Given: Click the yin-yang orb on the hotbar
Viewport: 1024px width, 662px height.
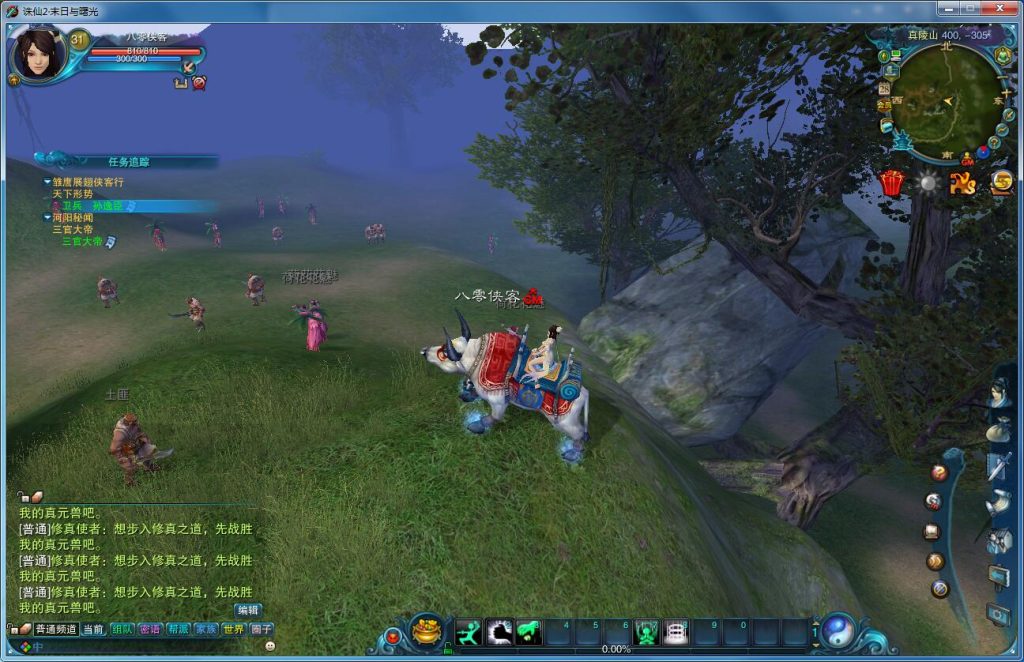Looking at the screenshot, I should 838,630.
